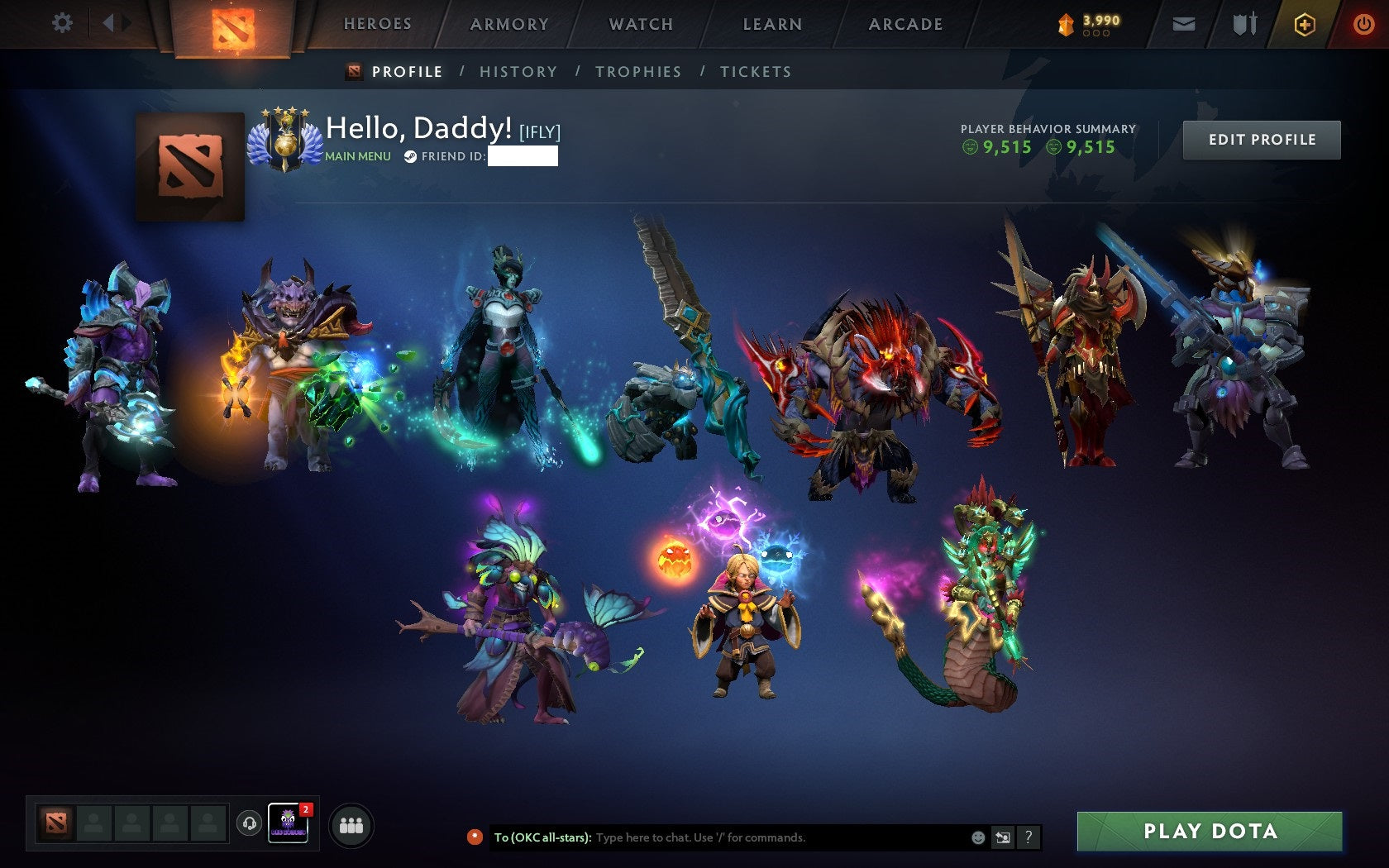Click the chat input field
Screen dimensions: 1389x868
(744, 837)
